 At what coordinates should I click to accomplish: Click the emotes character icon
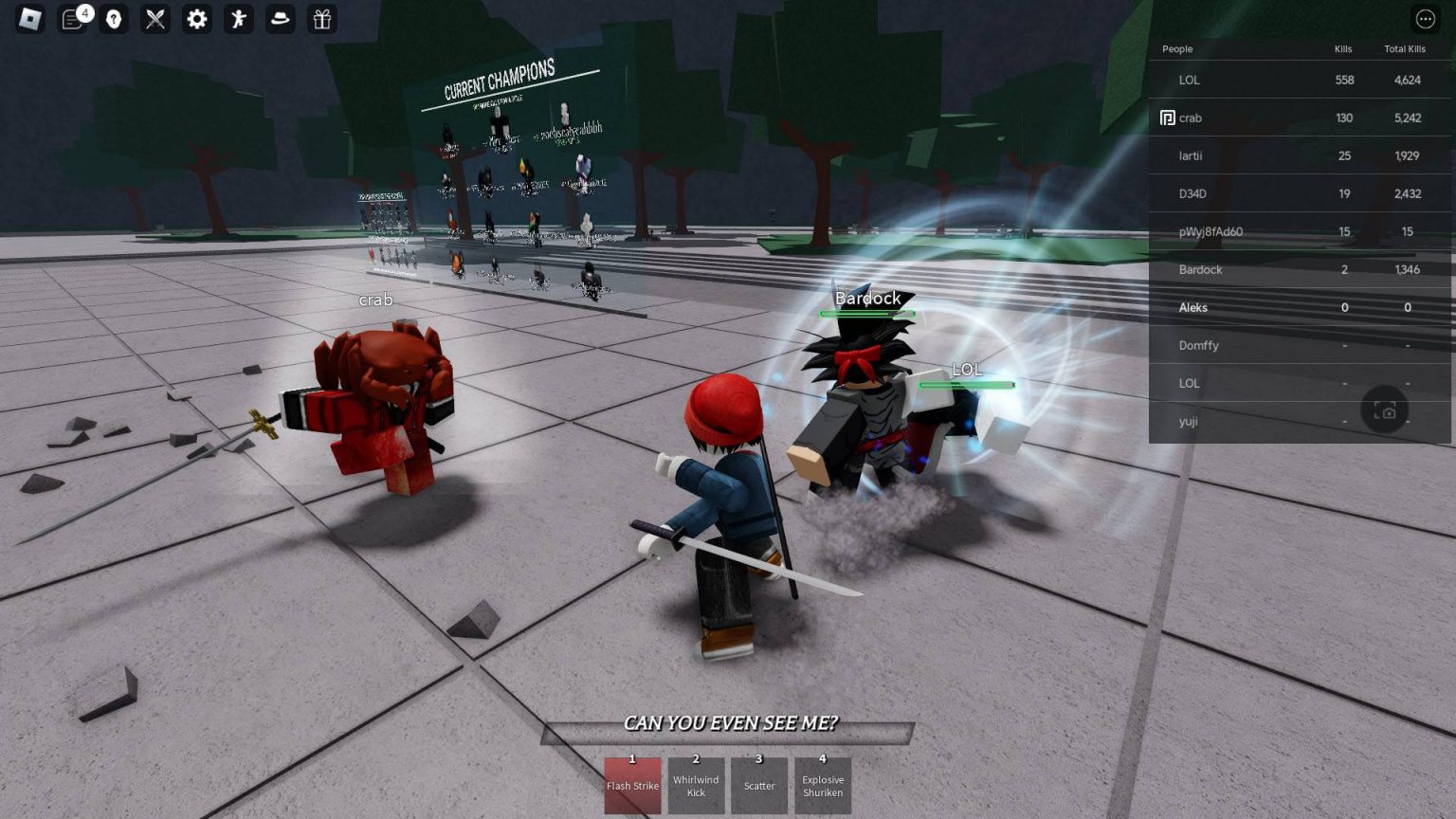click(238, 19)
